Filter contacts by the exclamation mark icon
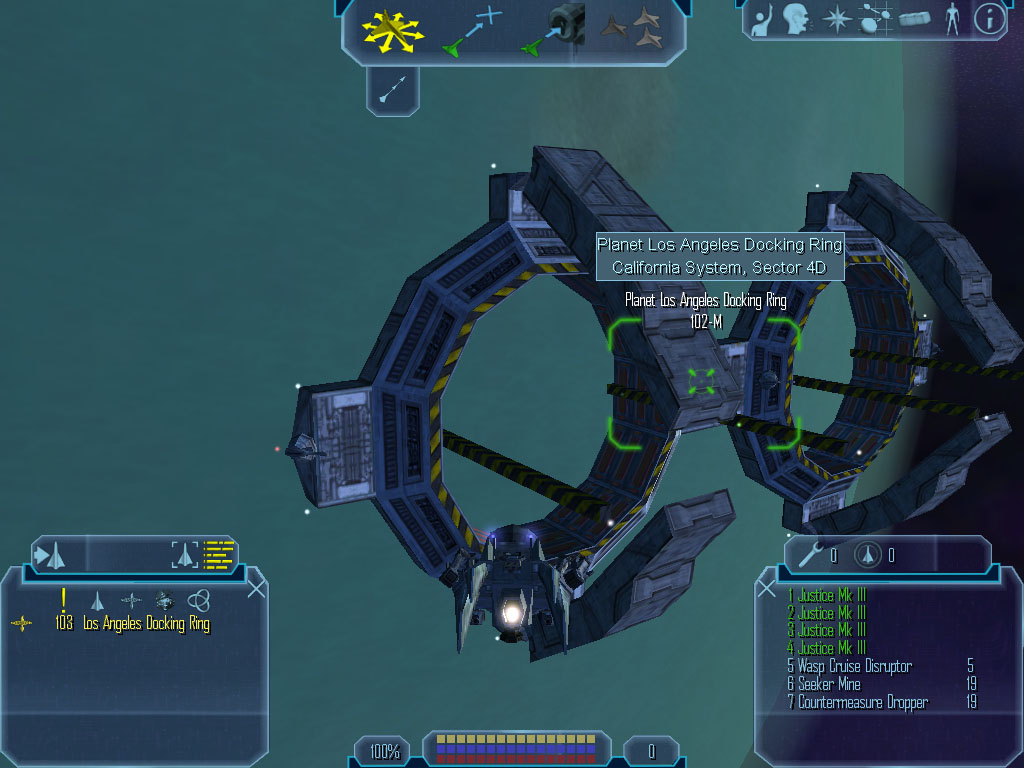 pyautogui.click(x=64, y=599)
